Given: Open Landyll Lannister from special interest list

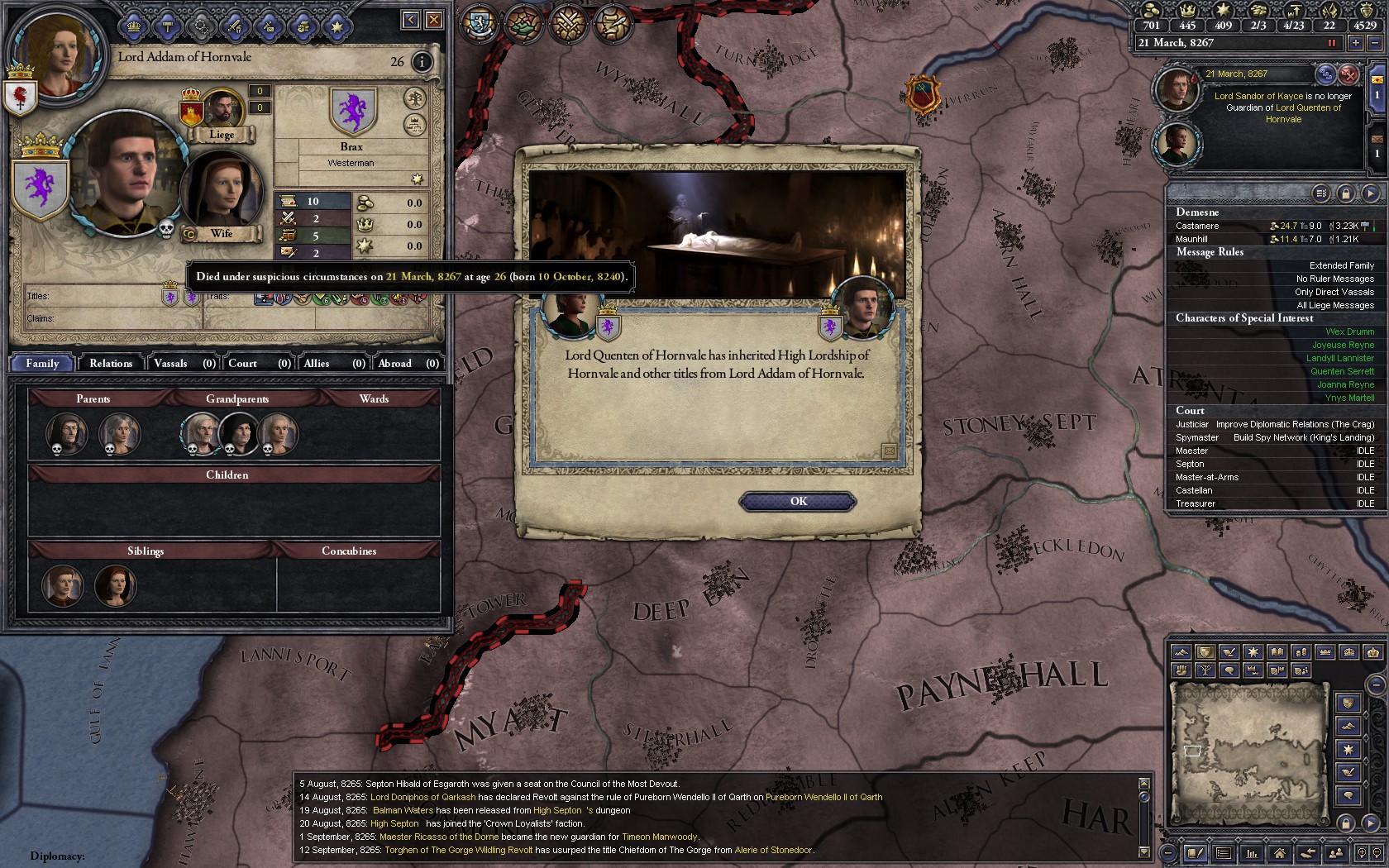Looking at the screenshot, I should pyautogui.click(x=1339, y=358).
